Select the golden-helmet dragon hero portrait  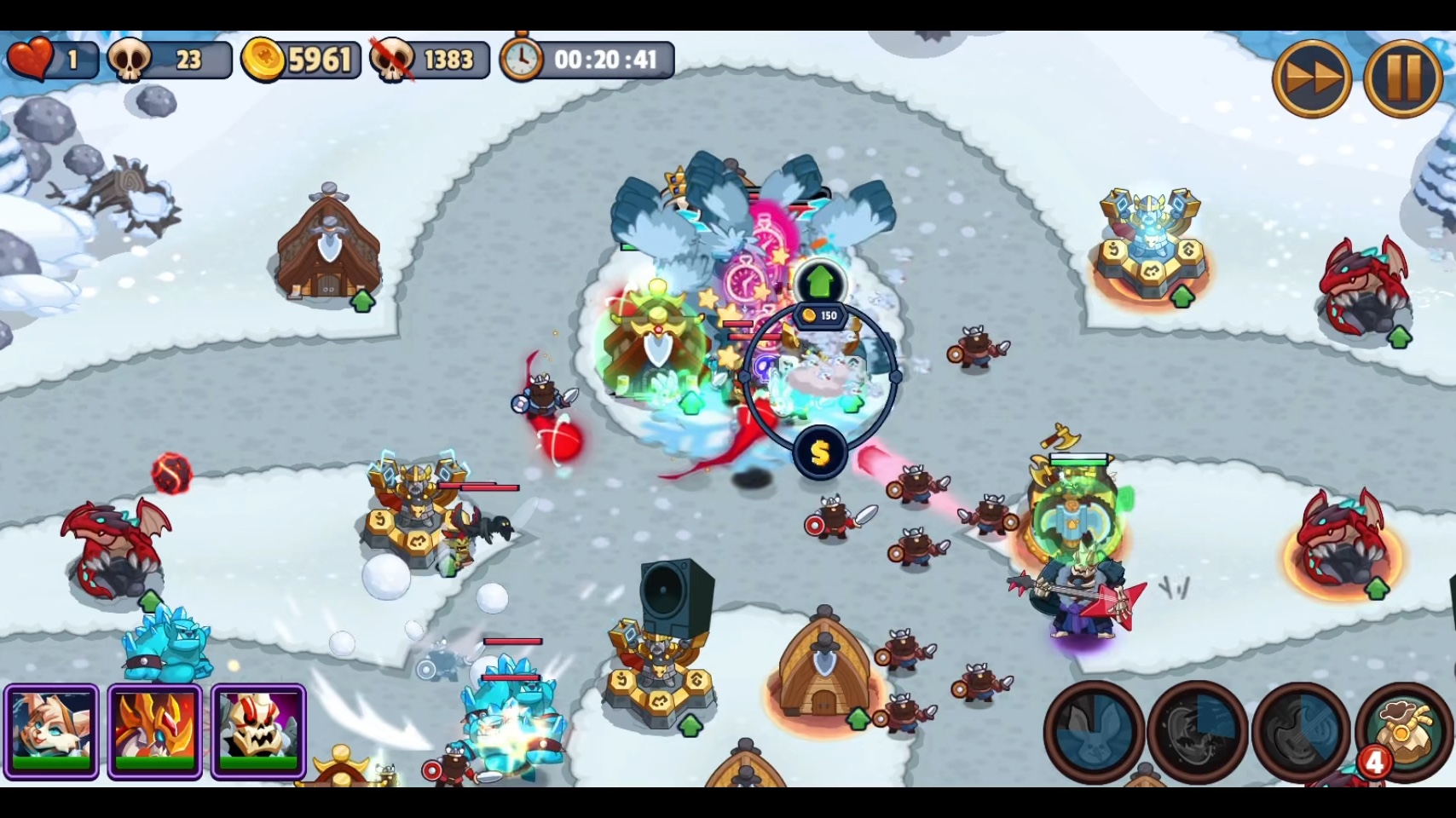point(155,731)
